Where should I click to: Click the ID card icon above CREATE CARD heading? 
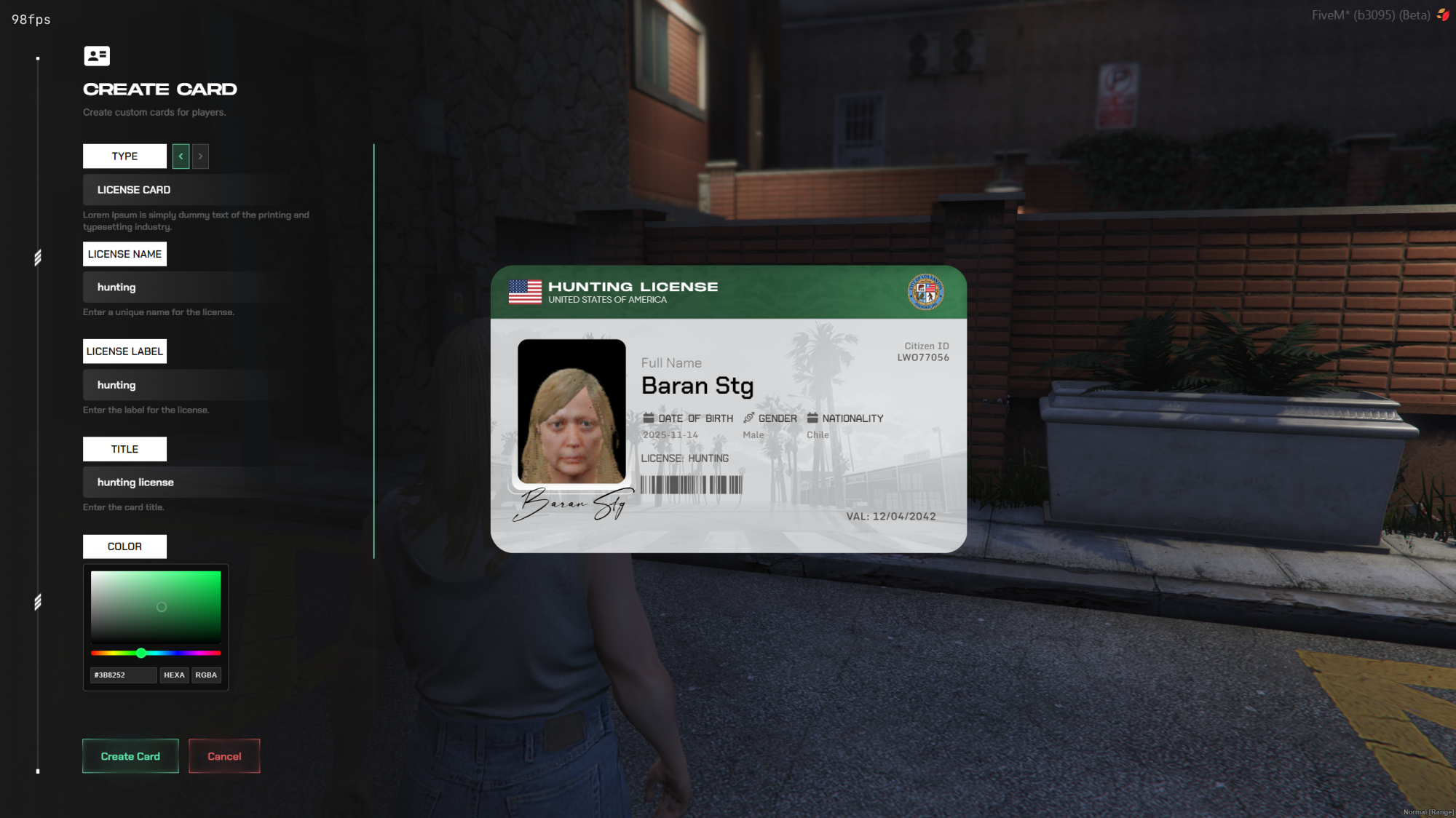pos(97,56)
